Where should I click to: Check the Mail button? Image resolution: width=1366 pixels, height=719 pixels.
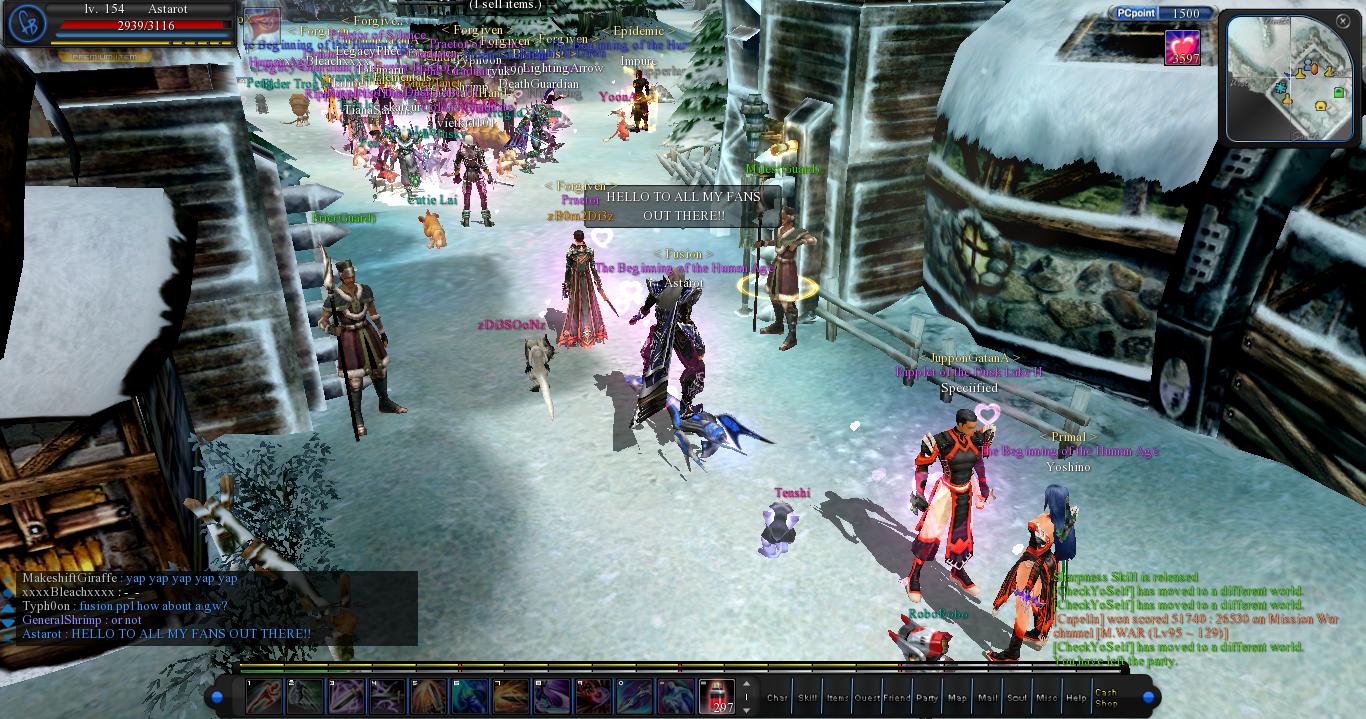(x=987, y=697)
